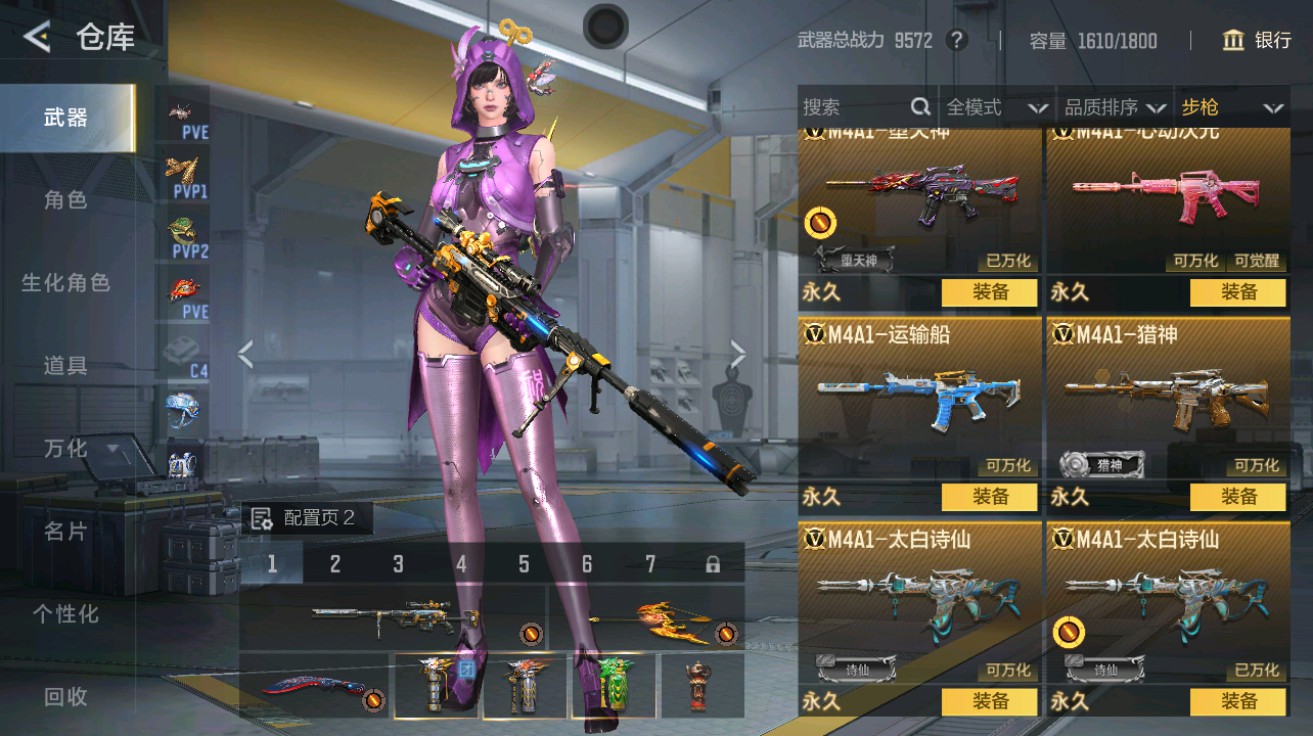
Task: Open the 回收 recycle tab
Action: coord(66,697)
